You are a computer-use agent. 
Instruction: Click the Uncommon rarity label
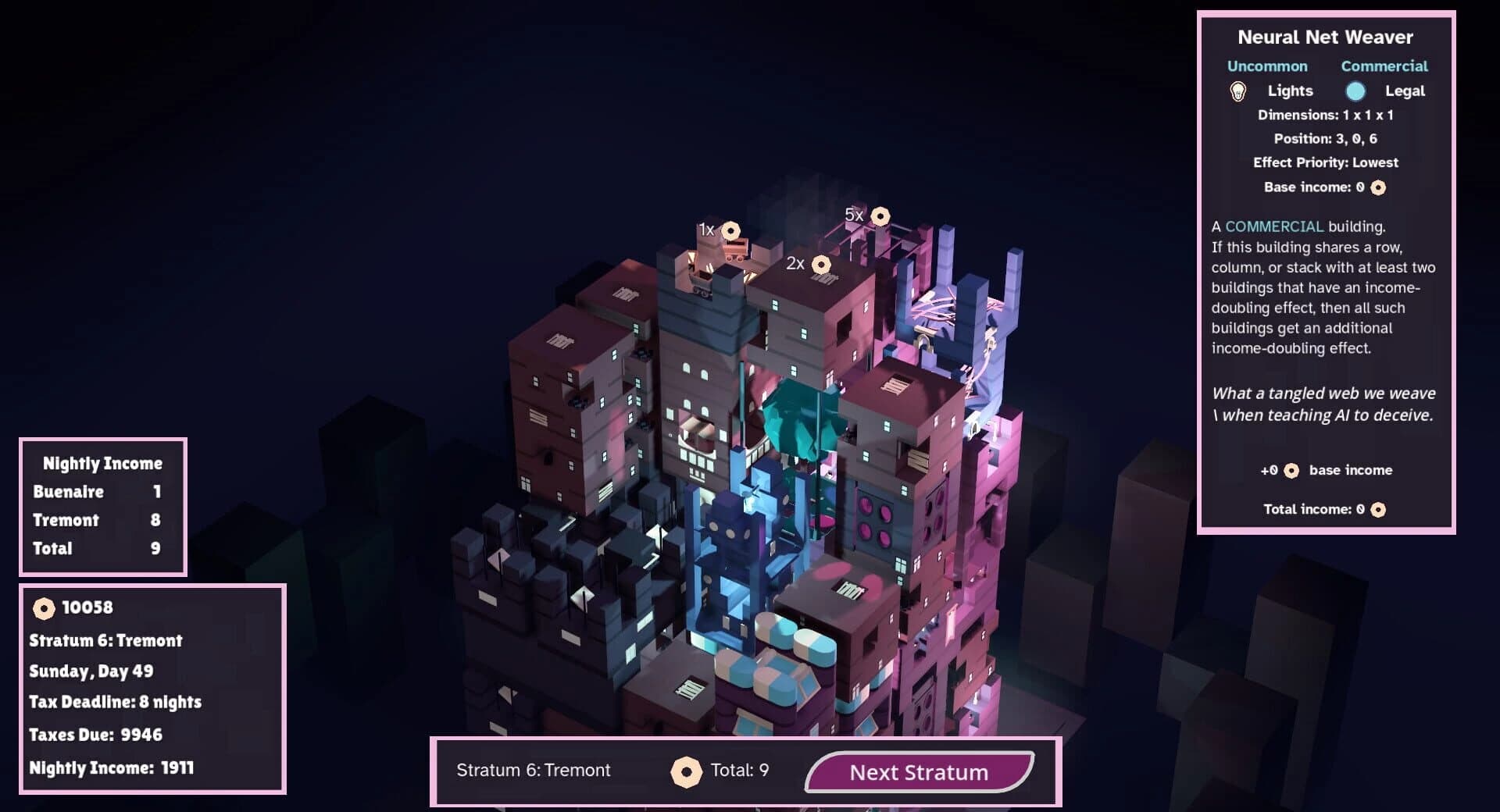(x=1268, y=66)
